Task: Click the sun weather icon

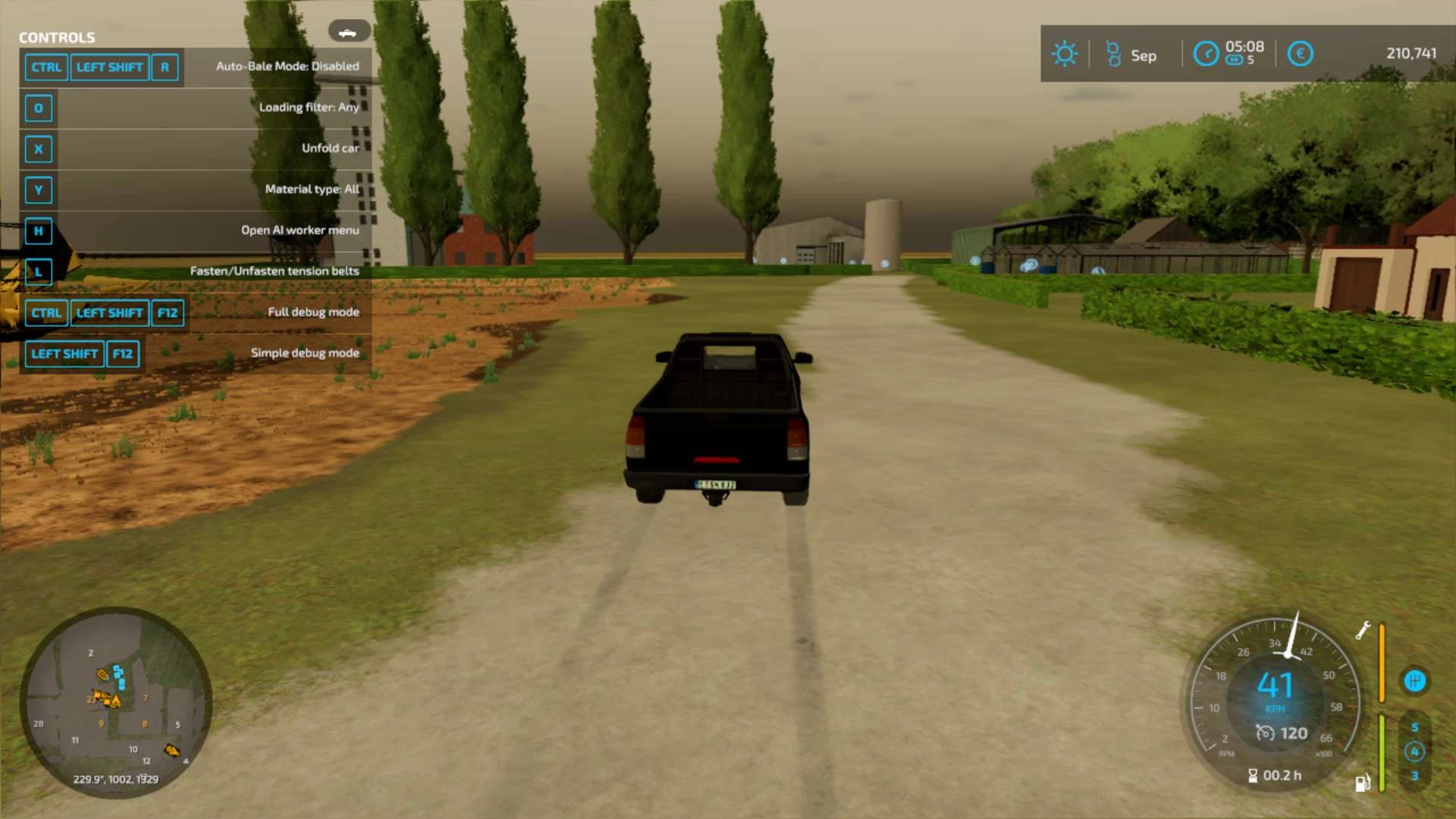Action: 1064,54
